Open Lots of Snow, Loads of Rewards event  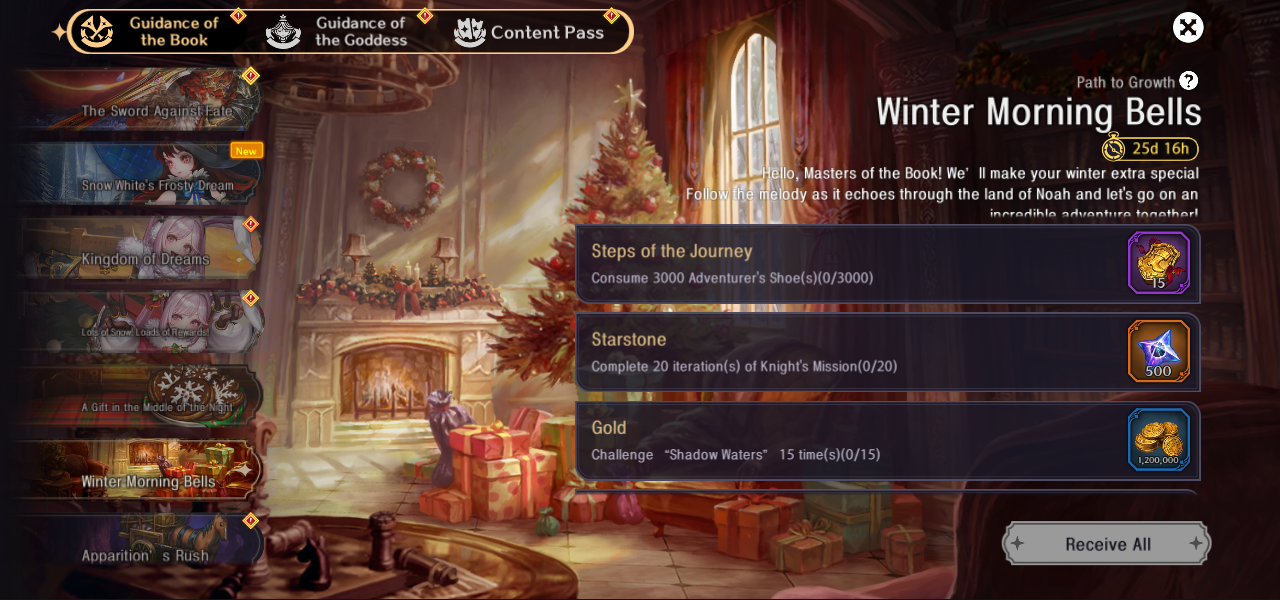[140, 323]
